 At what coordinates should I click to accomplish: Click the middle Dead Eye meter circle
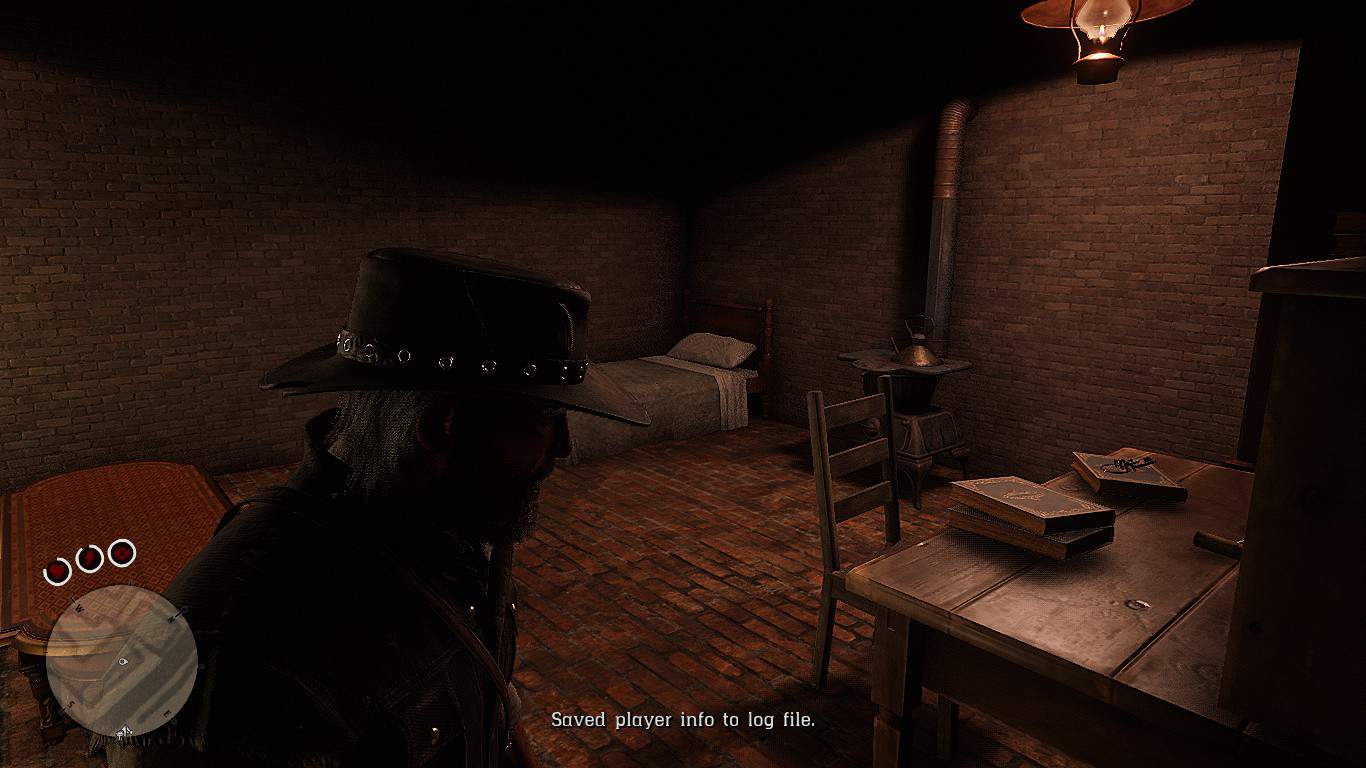(90, 556)
